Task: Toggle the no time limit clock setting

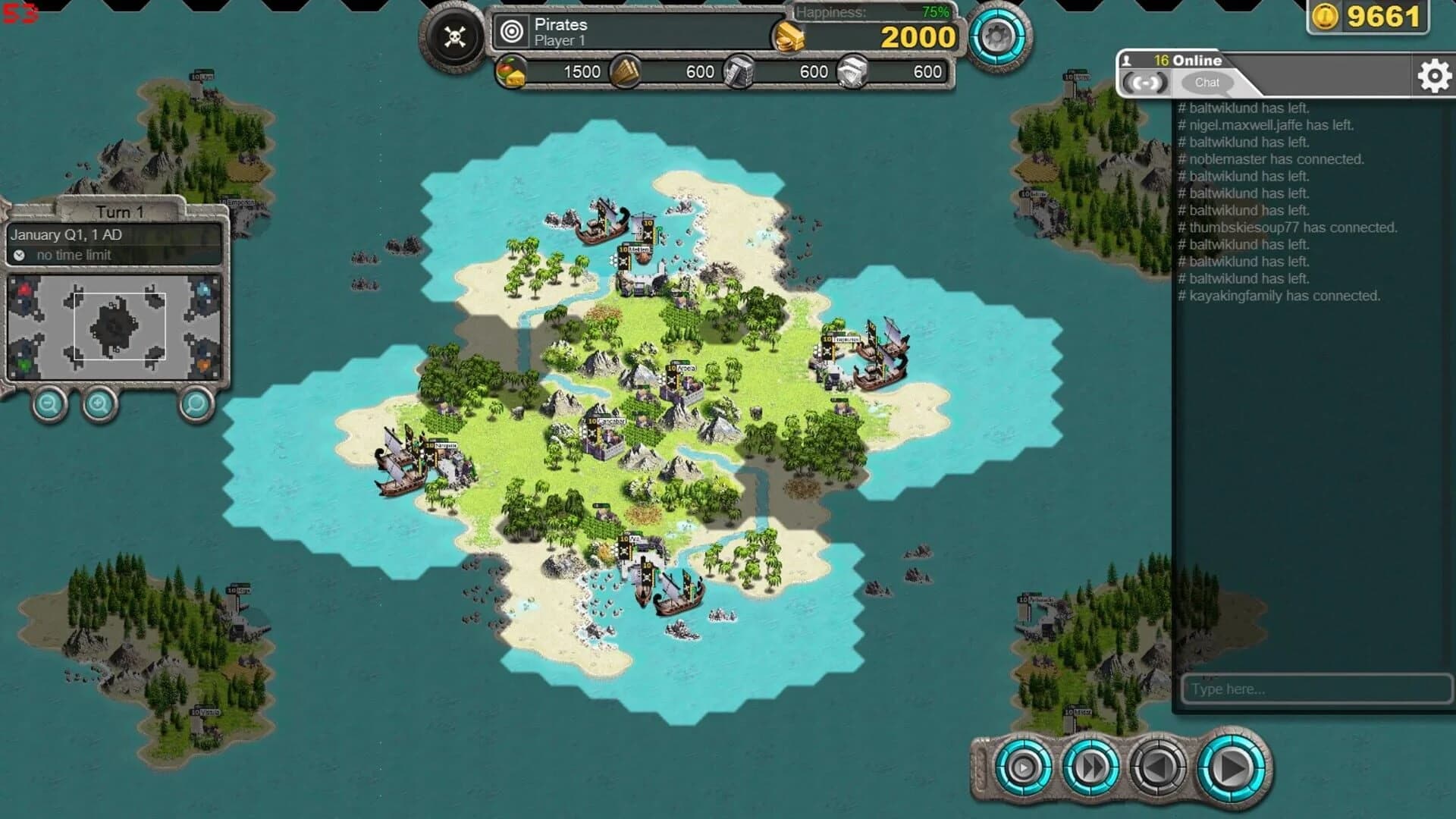Action: click(19, 255)
